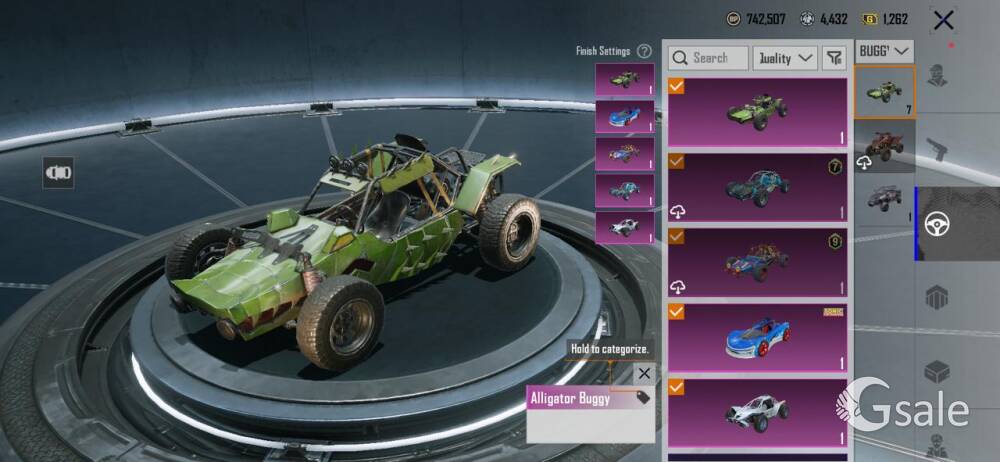This screenshot has width=1000, height=462.
Task: Select the blue Sonic car finish thumbnail
Action: coord(624,117)
